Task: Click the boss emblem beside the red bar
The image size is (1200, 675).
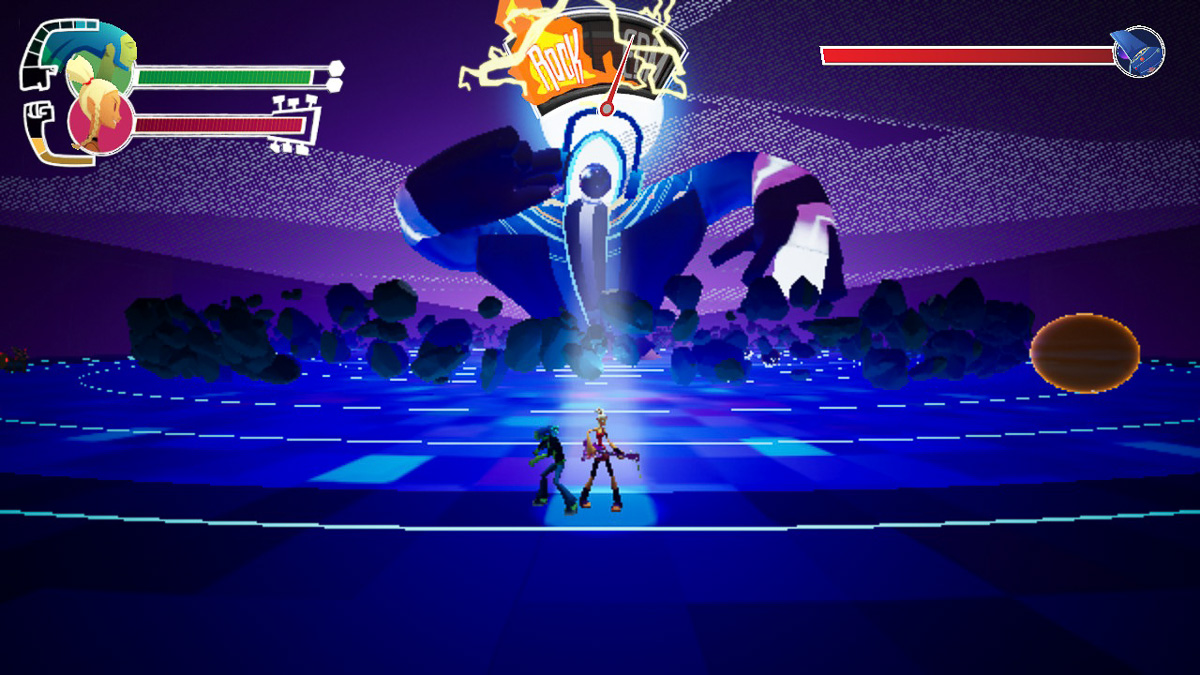Action: [x=1139, y=52]
